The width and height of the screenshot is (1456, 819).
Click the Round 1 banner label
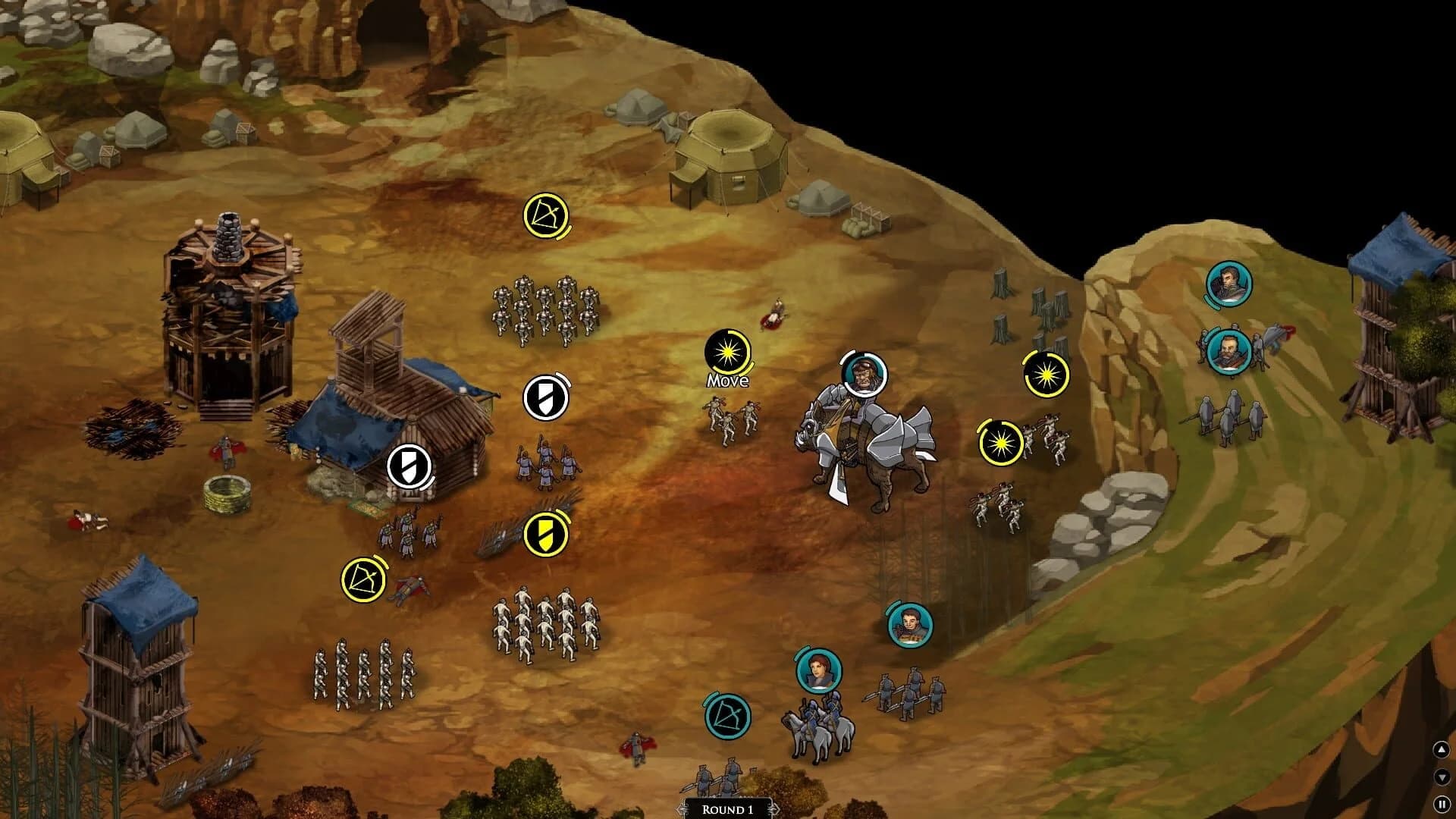click(x=728, y=809)
